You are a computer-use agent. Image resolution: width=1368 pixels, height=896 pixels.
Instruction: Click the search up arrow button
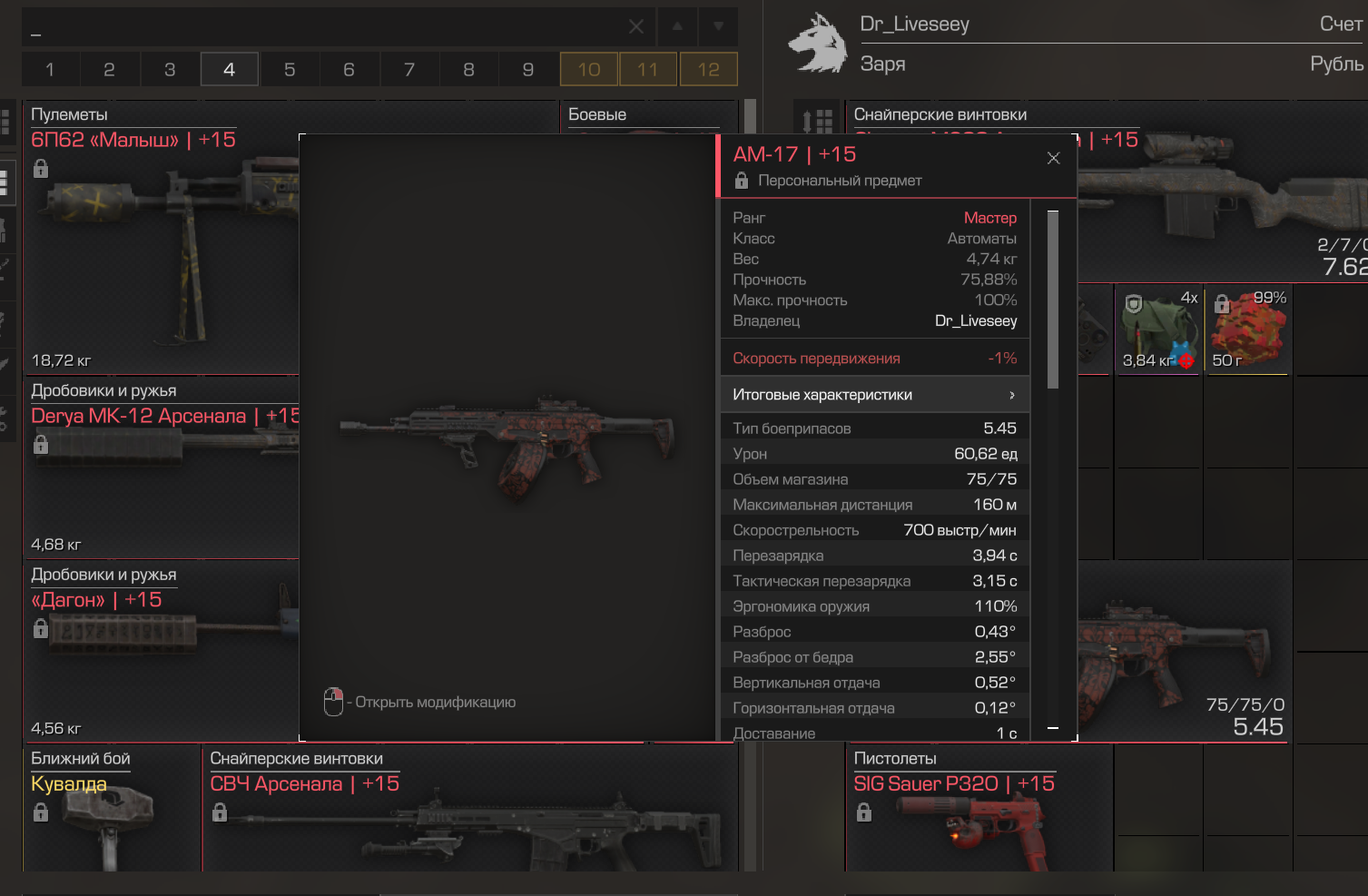tap(677, 27)
